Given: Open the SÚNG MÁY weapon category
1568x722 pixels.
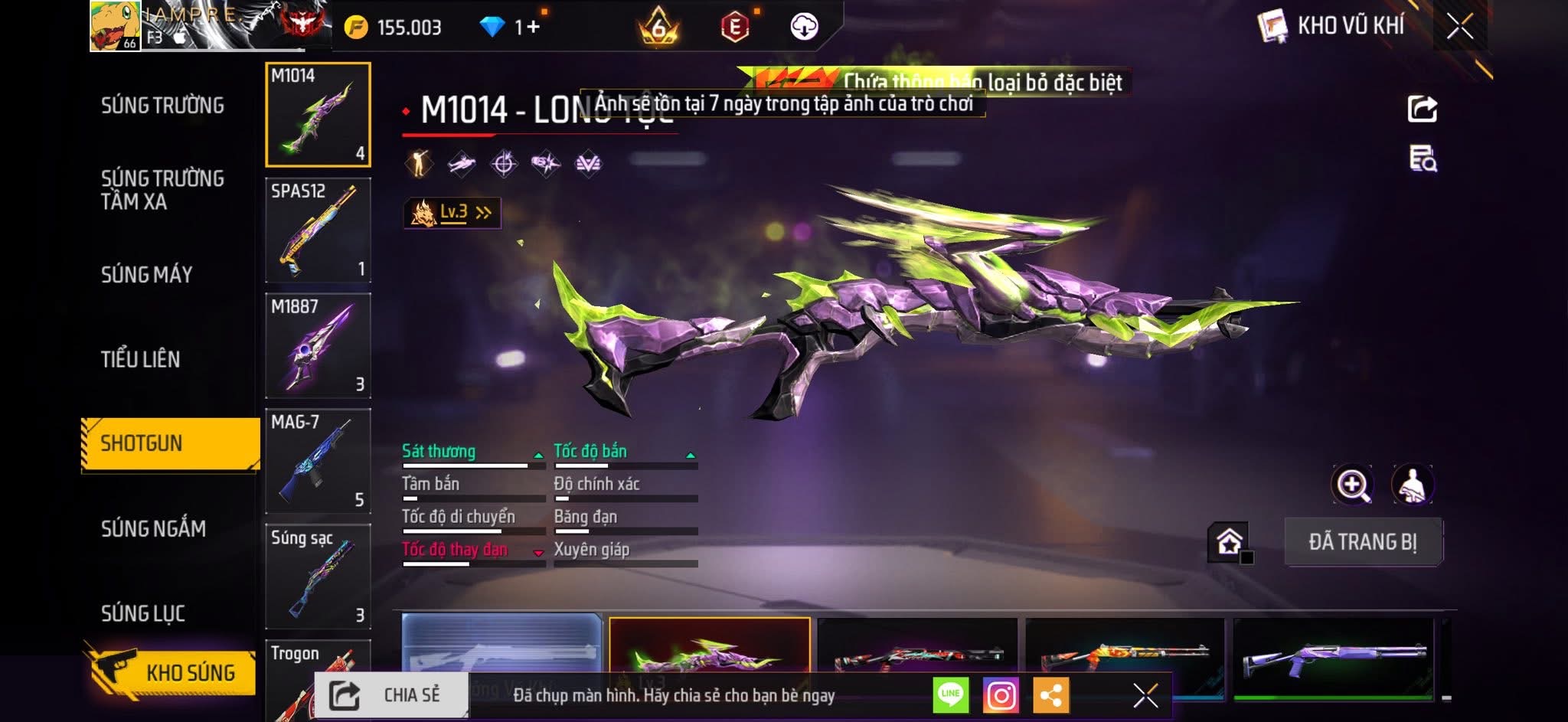Looking at the screenshot, I should coord(146,275).
